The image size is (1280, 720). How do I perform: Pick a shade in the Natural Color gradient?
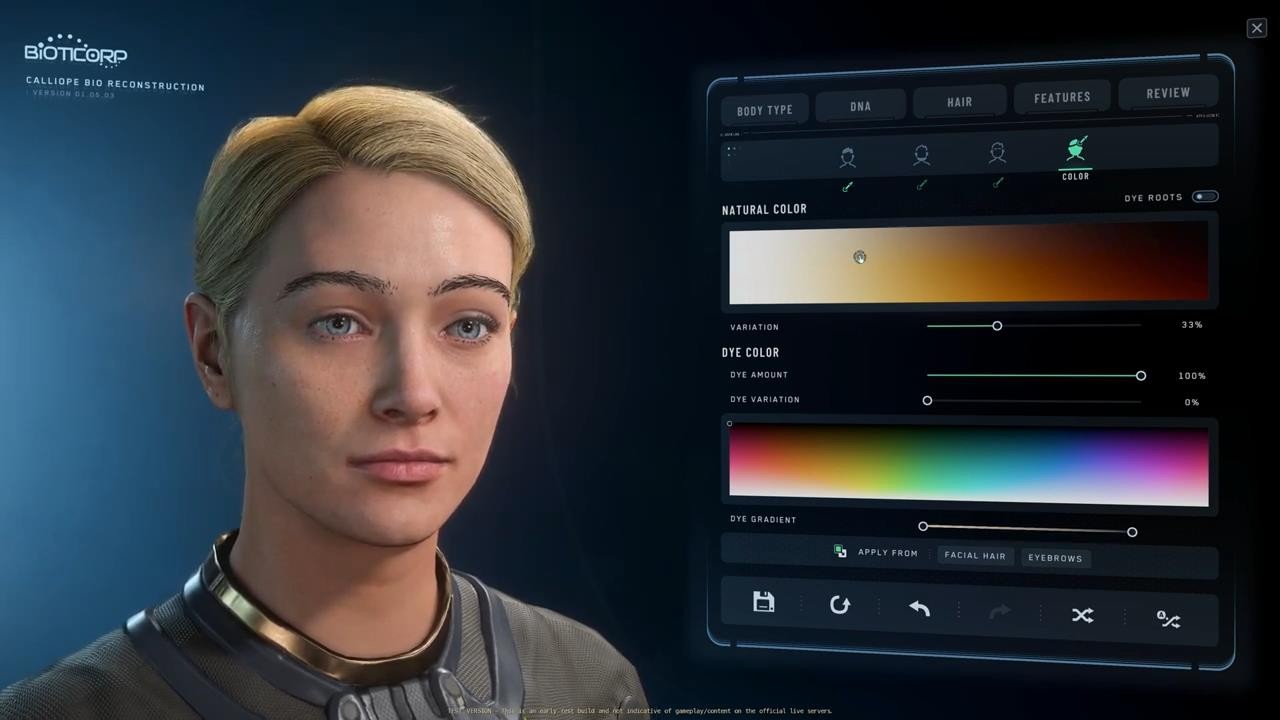(968, 262)
